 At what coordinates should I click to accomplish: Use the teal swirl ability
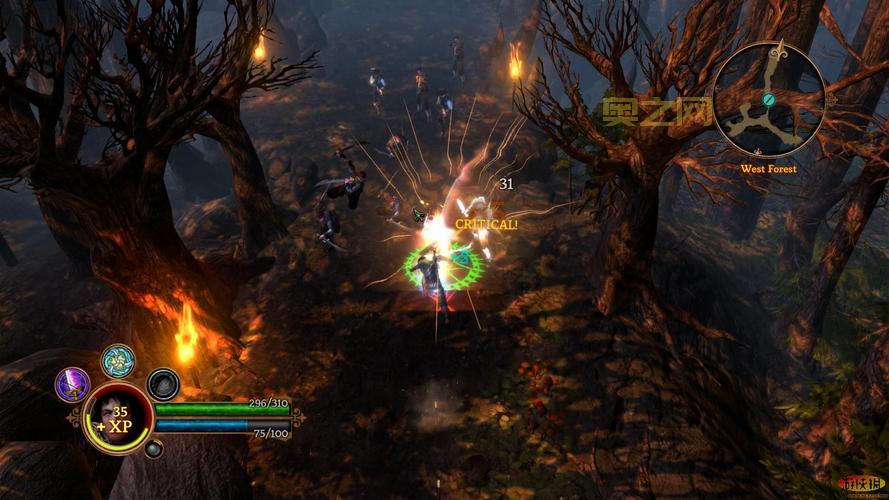tap(118, 361)
